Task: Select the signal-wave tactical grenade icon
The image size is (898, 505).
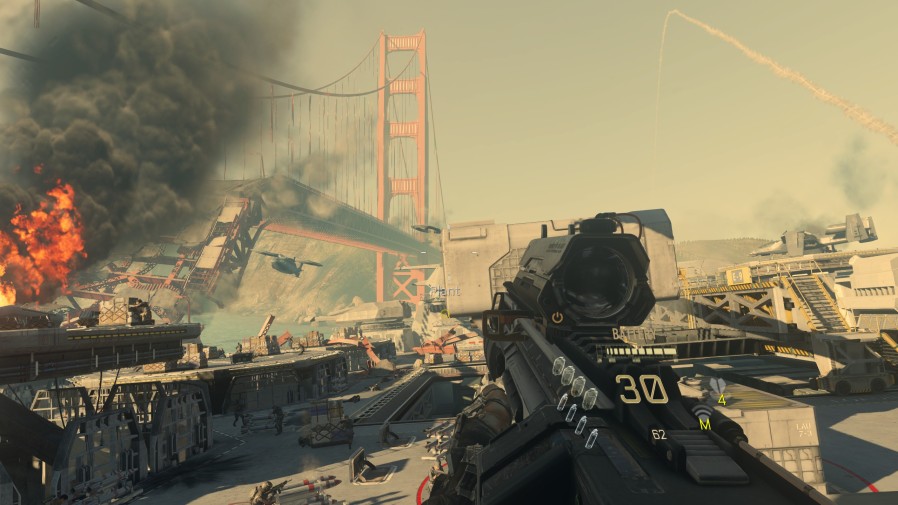Action: [x=701, y=410]
